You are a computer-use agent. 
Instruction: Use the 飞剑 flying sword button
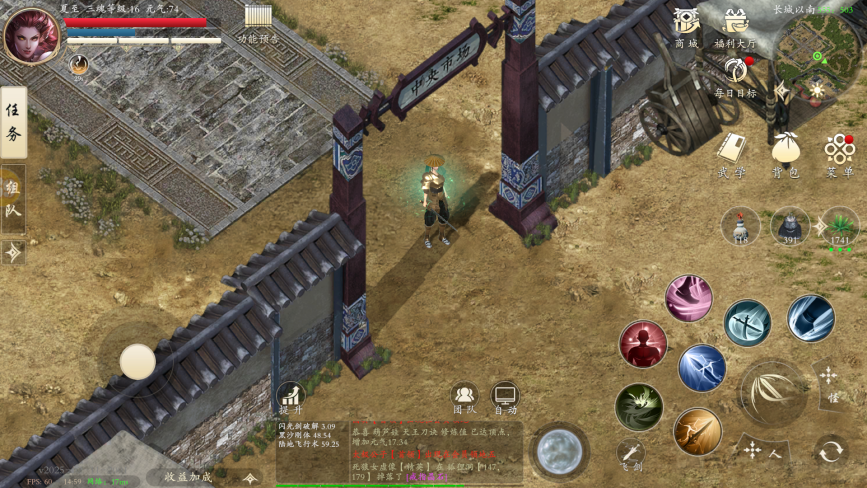[x=630, y=453]
